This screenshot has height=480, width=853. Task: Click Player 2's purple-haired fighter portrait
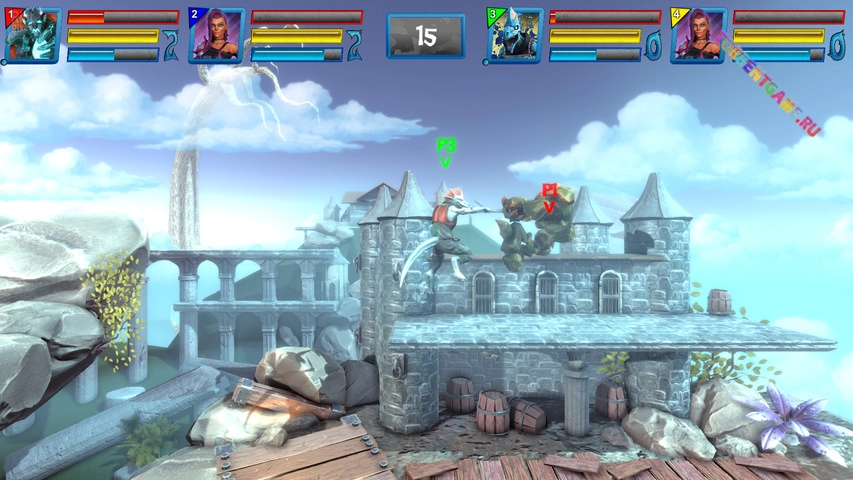pyautogui.click(x=216, y=36)
